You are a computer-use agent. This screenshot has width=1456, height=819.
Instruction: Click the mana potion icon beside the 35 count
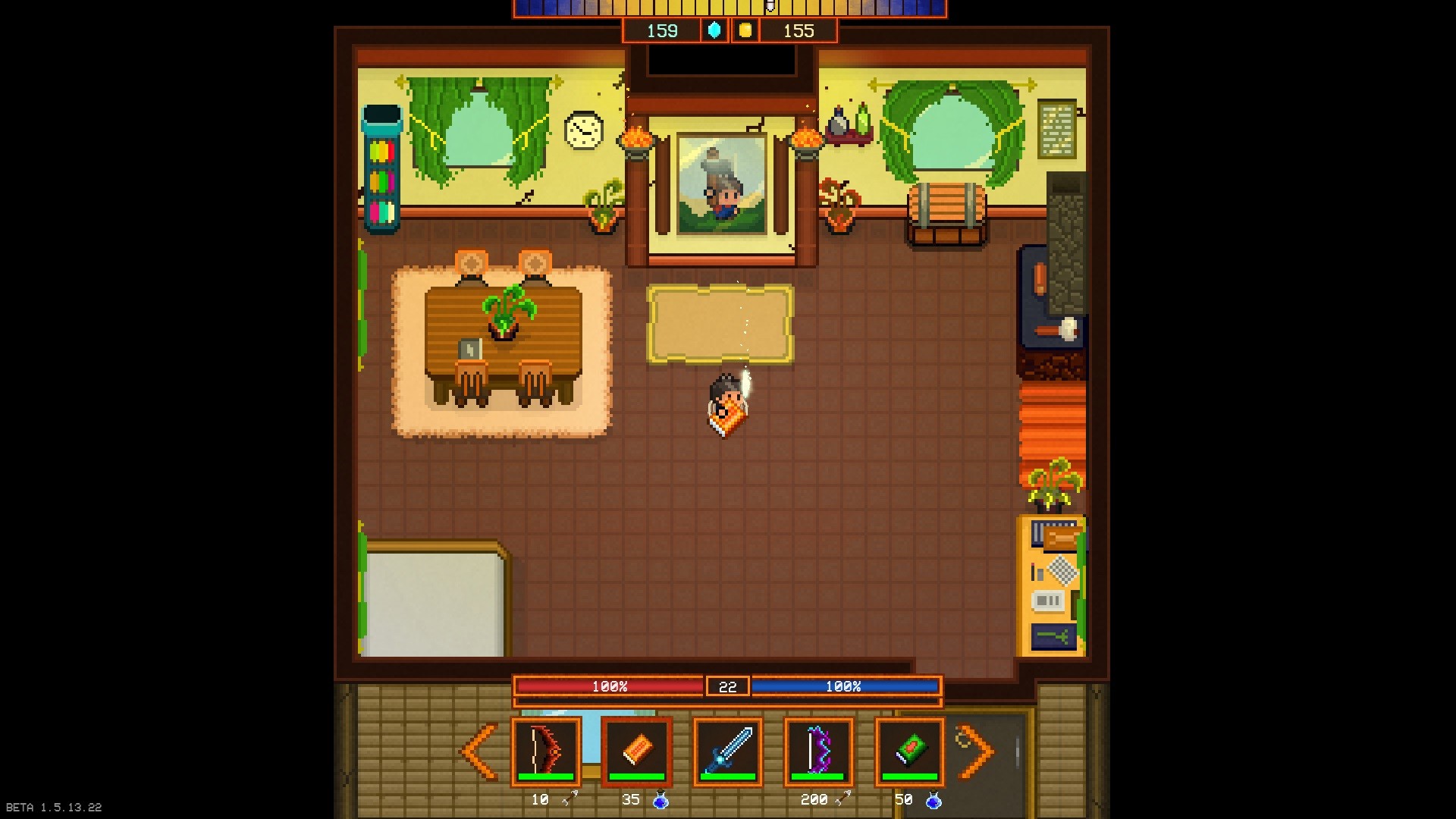tap(660, 799)
